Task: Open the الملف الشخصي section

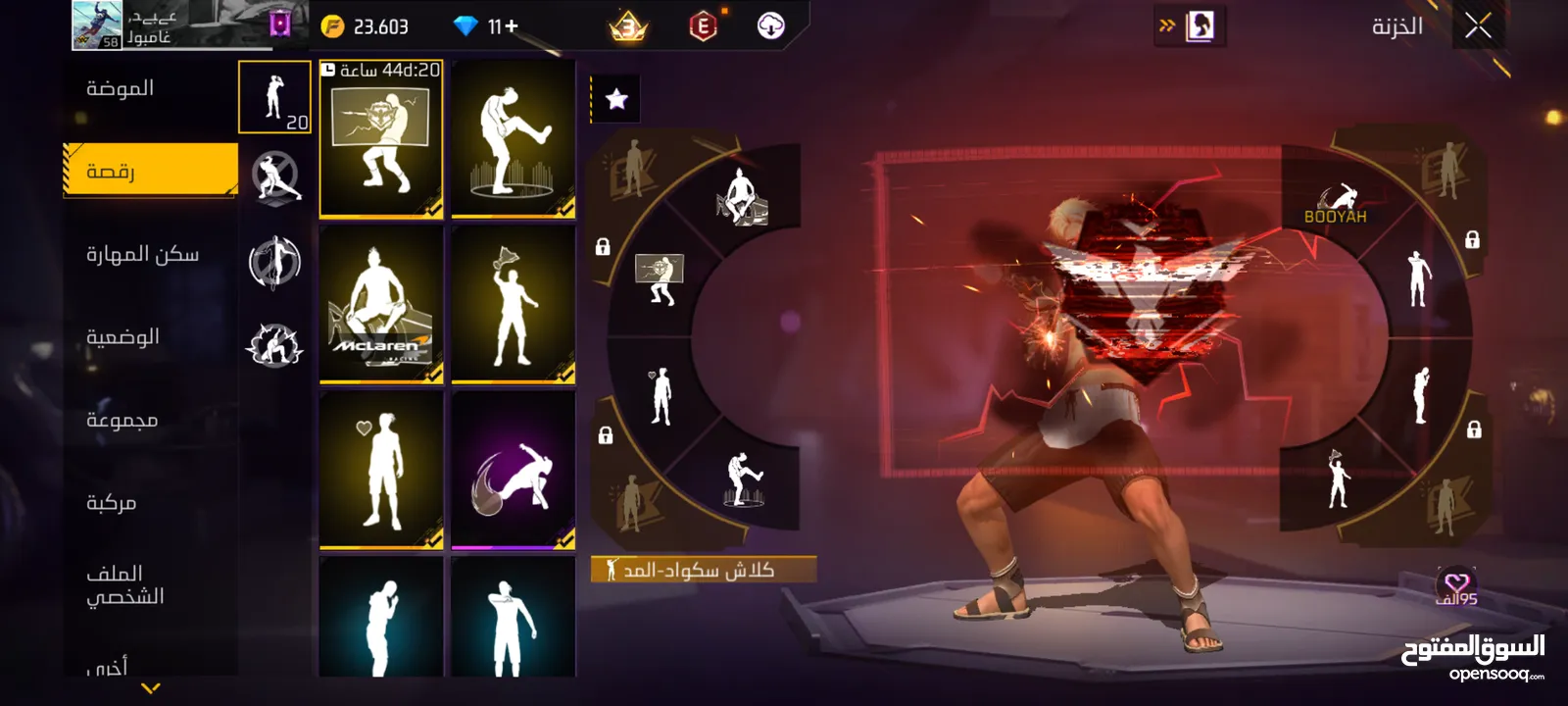Action: coord(124,584)
